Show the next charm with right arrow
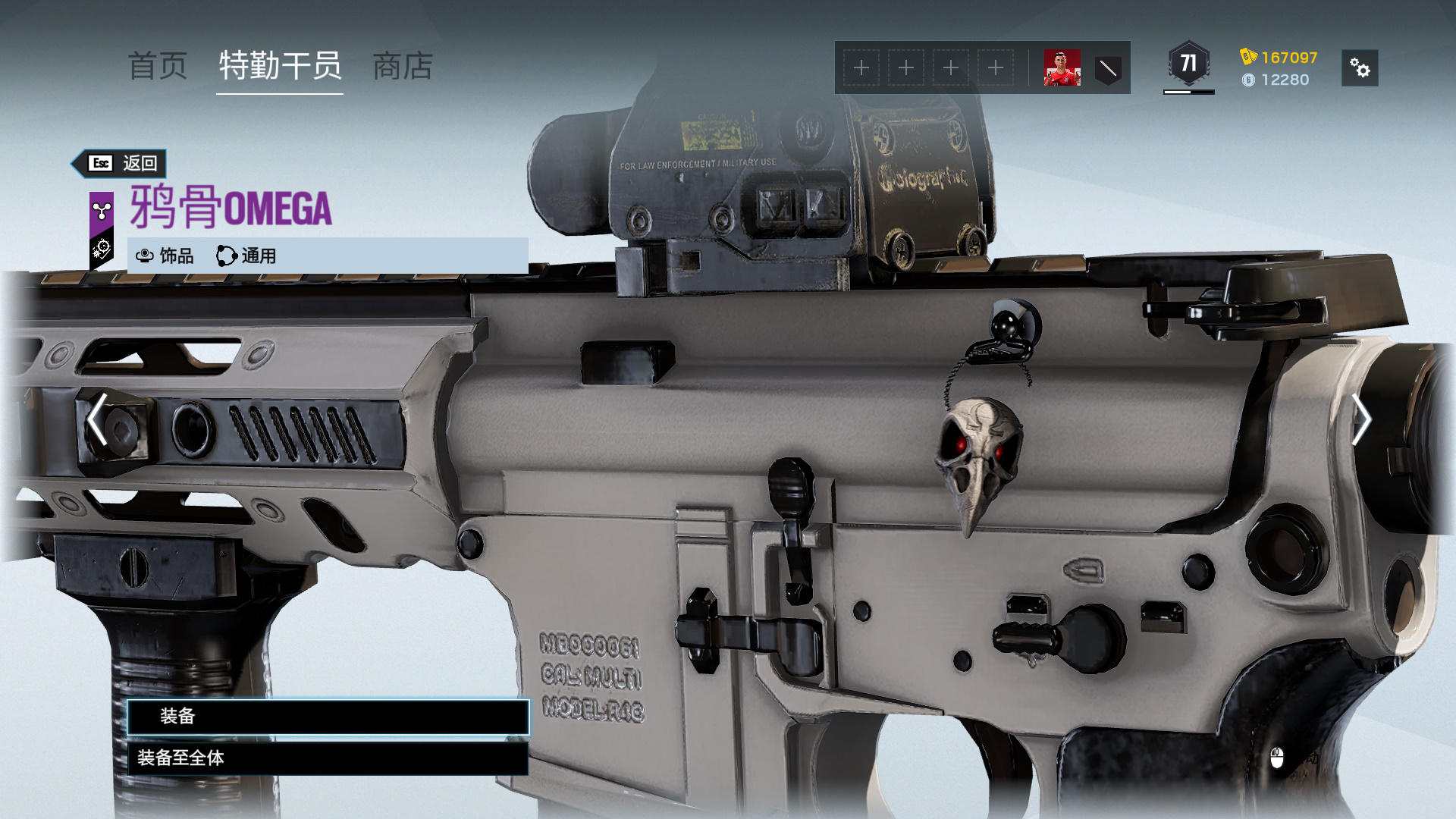Viewport: 1456px width, 819px height. [x=1361, y=419]
